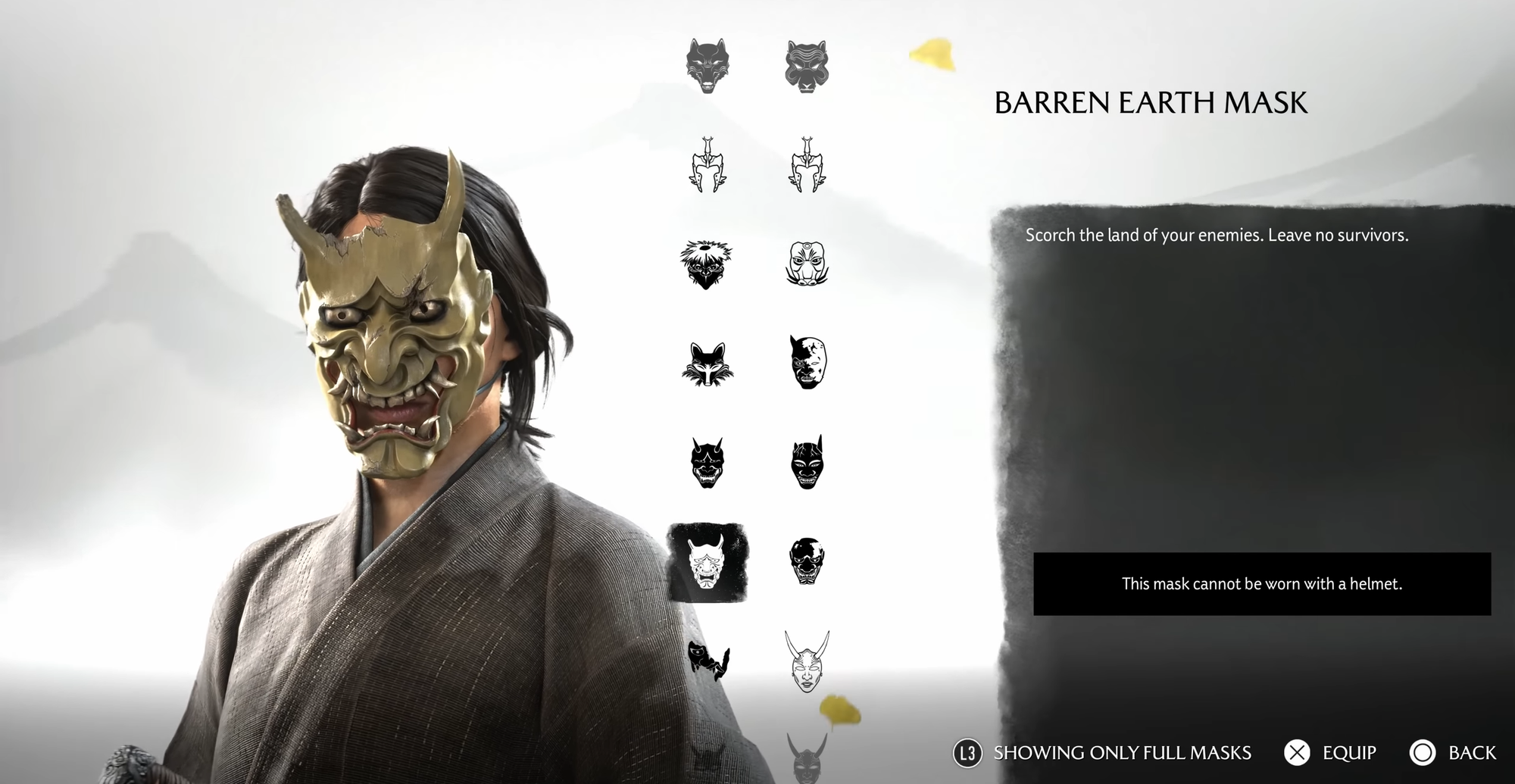Pick the black two-horned oni mask
Screen dimensions: 1515x784
(707, 462)
